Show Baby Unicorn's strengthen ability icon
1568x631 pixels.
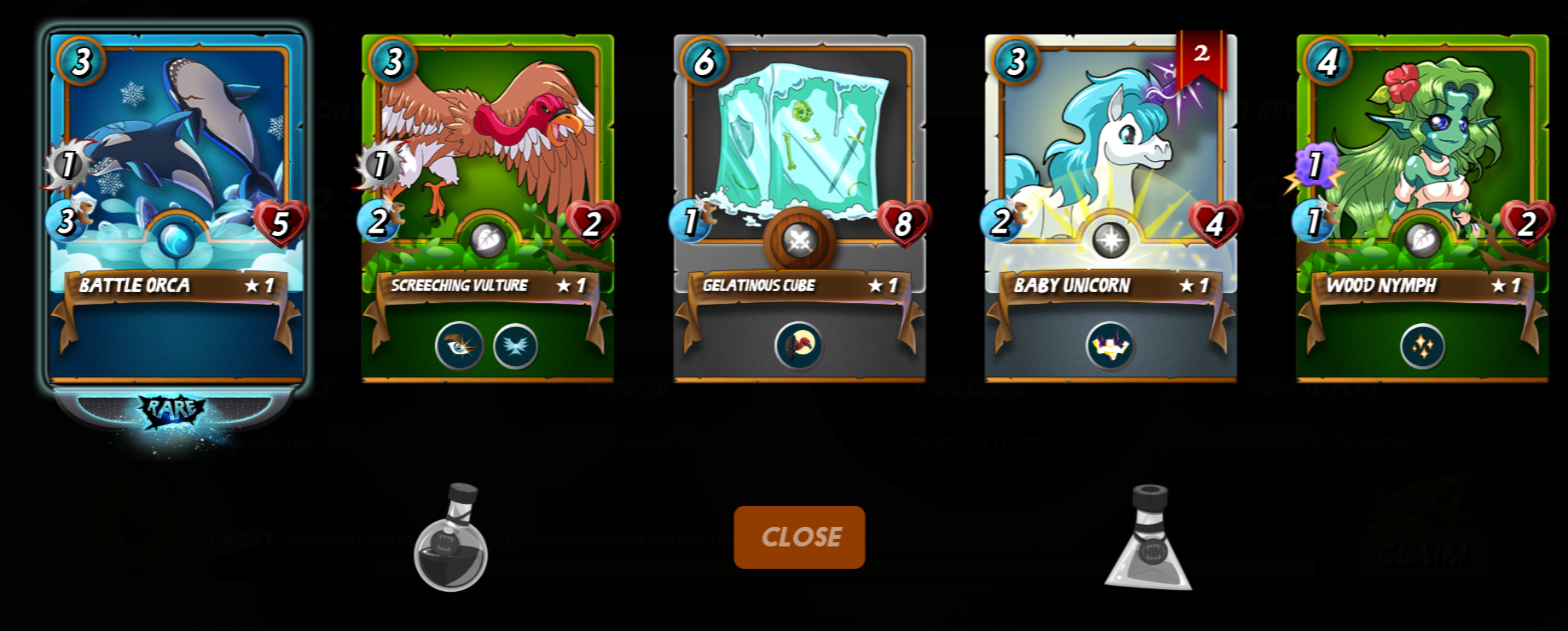tap(1110, 346)
